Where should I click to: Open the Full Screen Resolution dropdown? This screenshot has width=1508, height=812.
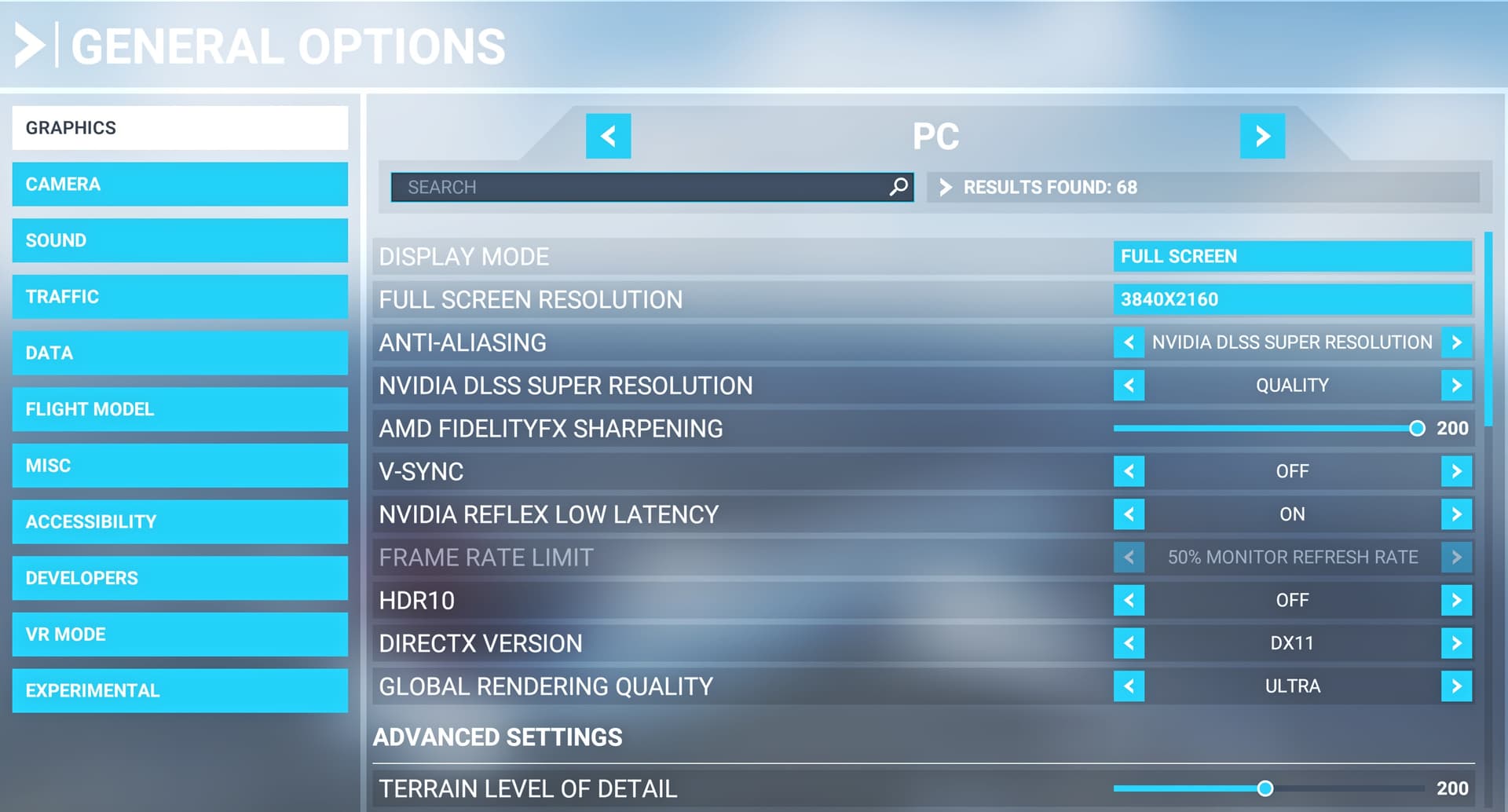1293,299
